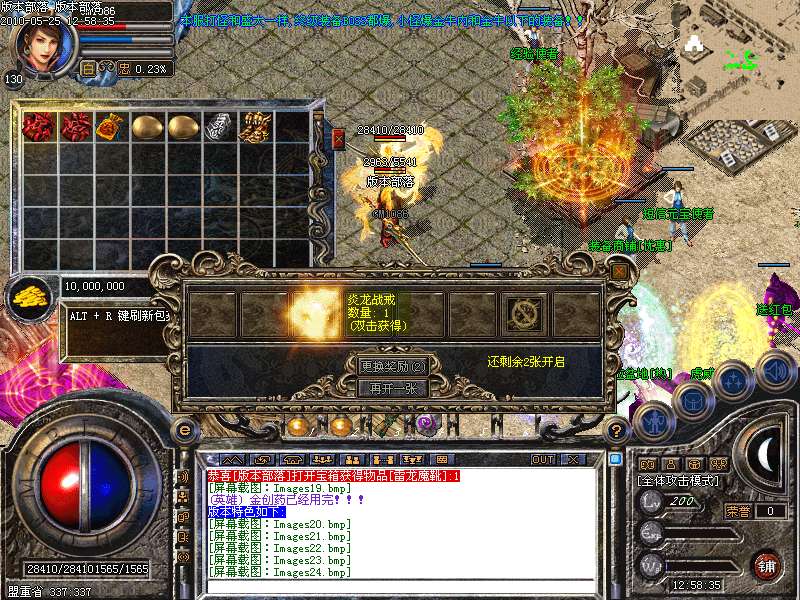Screen dimensions: 800x600
Task: Click the 更换奖励 (change reward) button
Action: pos(393,366)
